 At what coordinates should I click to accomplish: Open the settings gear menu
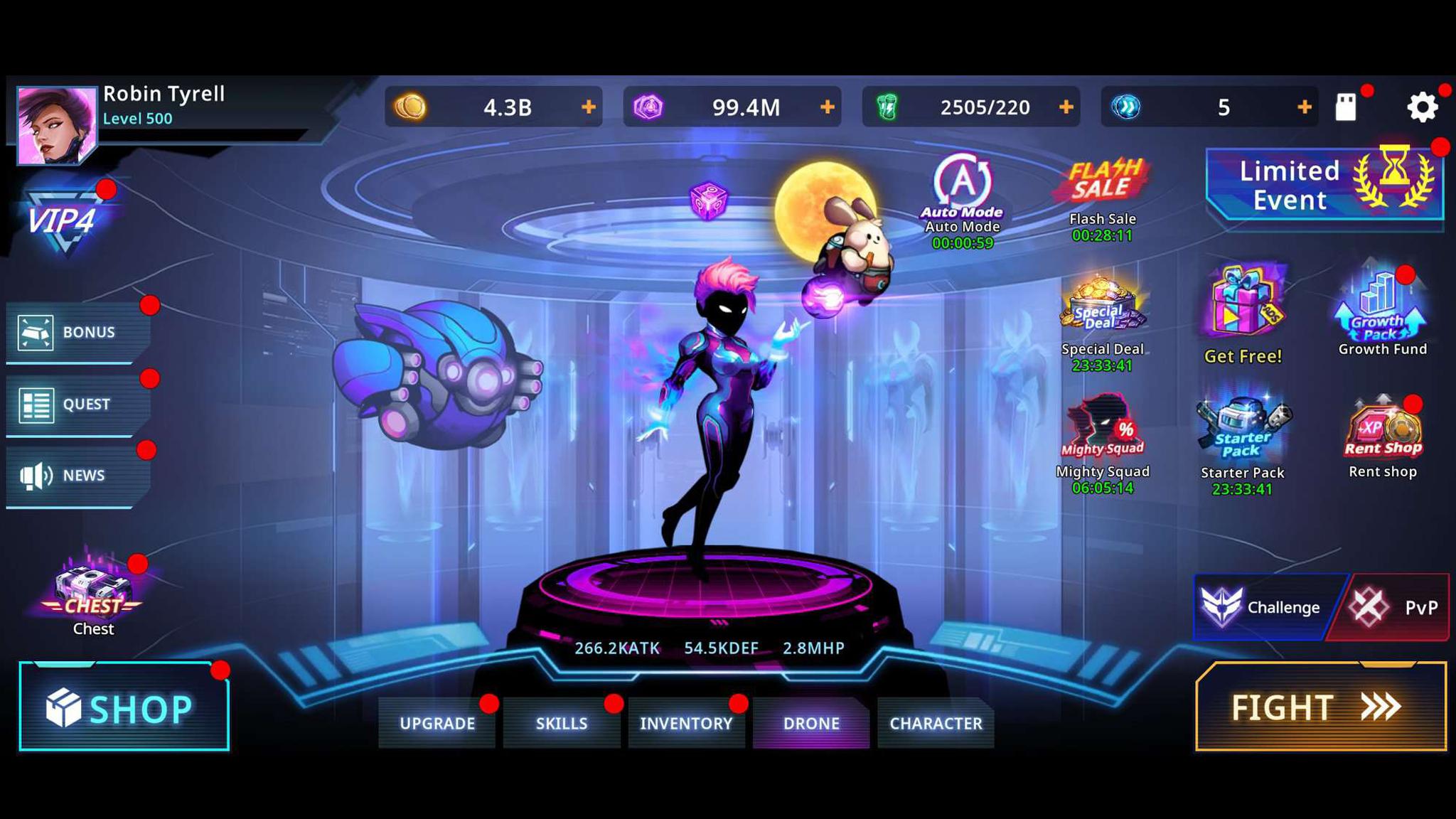coord(1423,107)
